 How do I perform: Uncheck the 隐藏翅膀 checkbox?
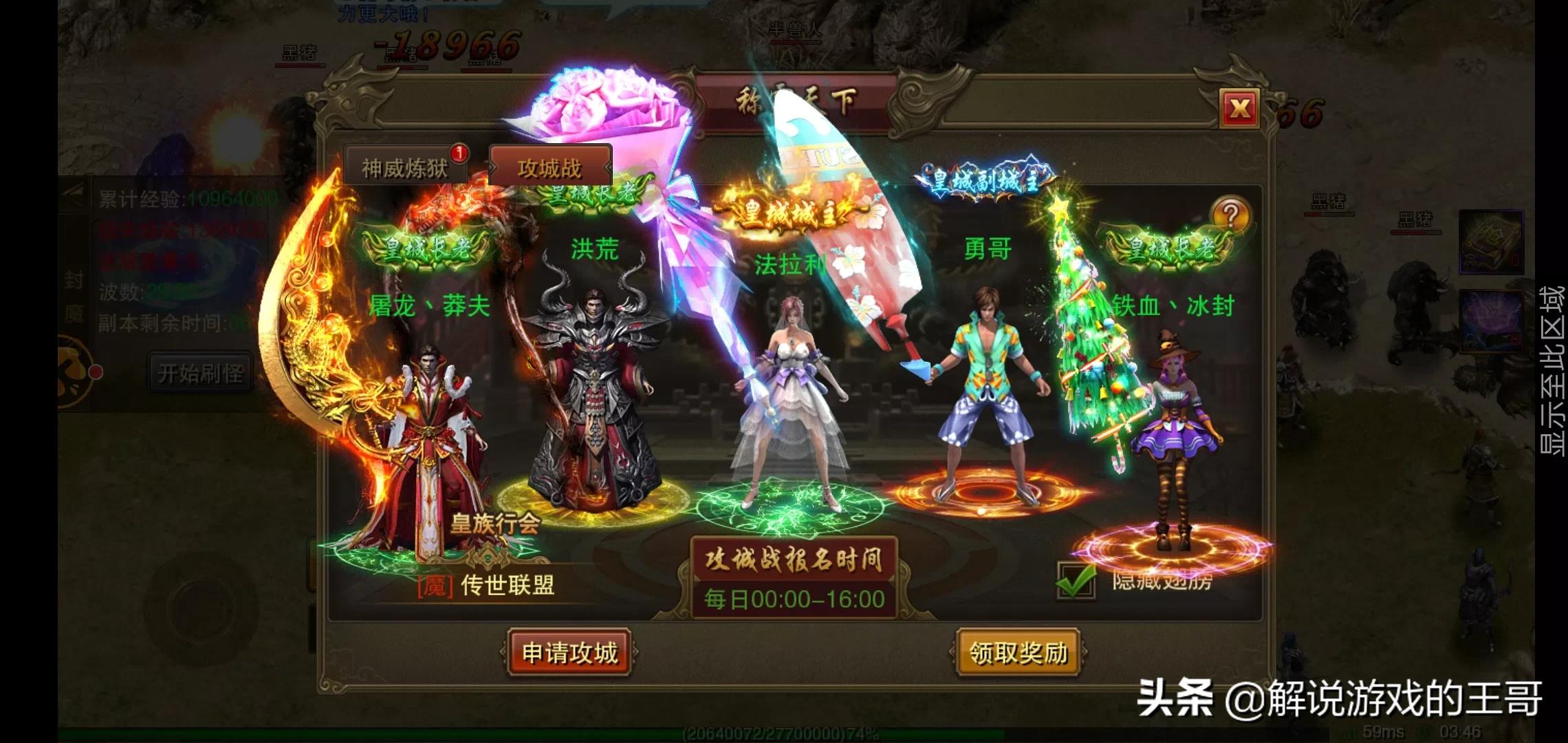point(1075,583)
